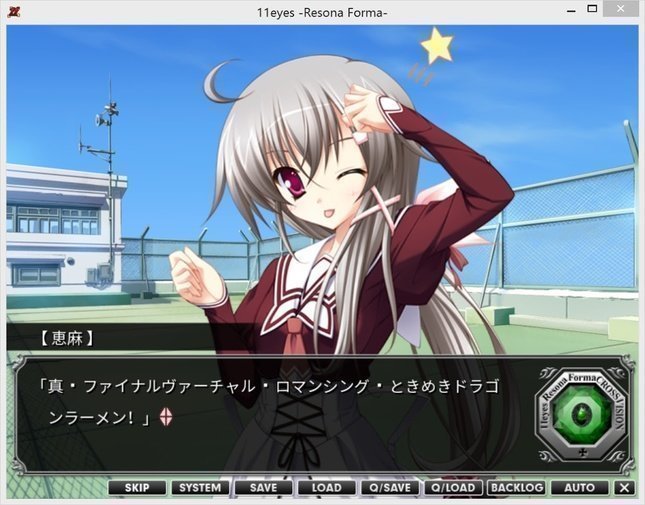645x505 pixels.
Task: Click the green Cross Vision emblem
Action: [580, 413]
